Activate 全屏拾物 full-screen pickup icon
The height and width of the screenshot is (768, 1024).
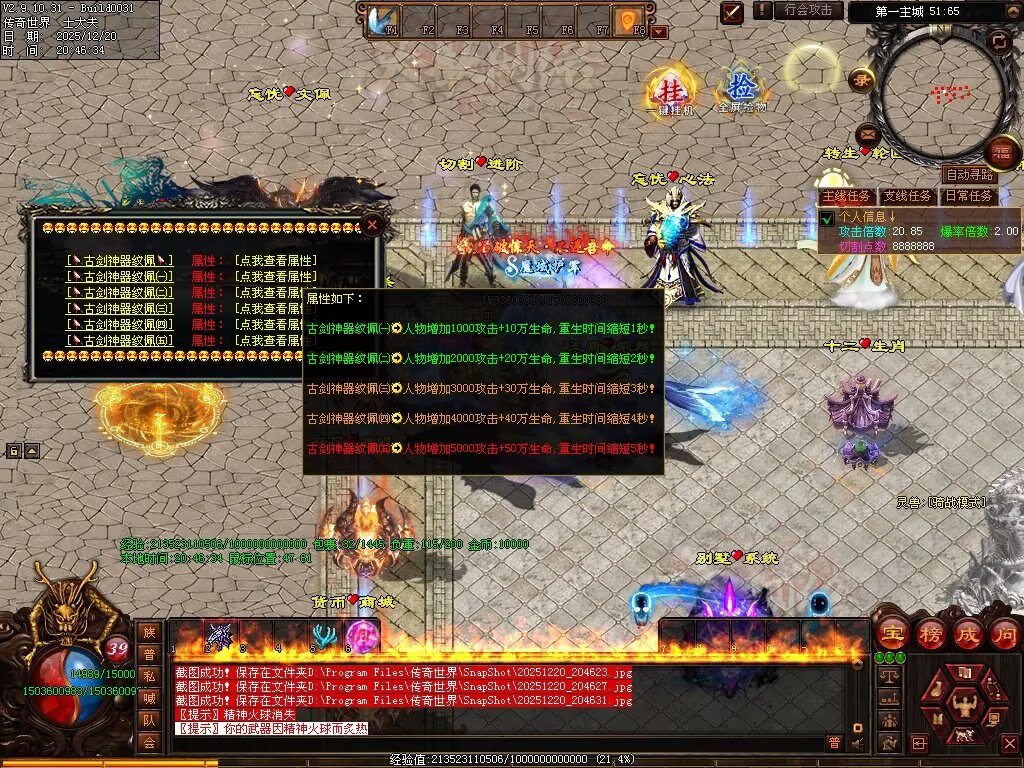click(740, 88)
